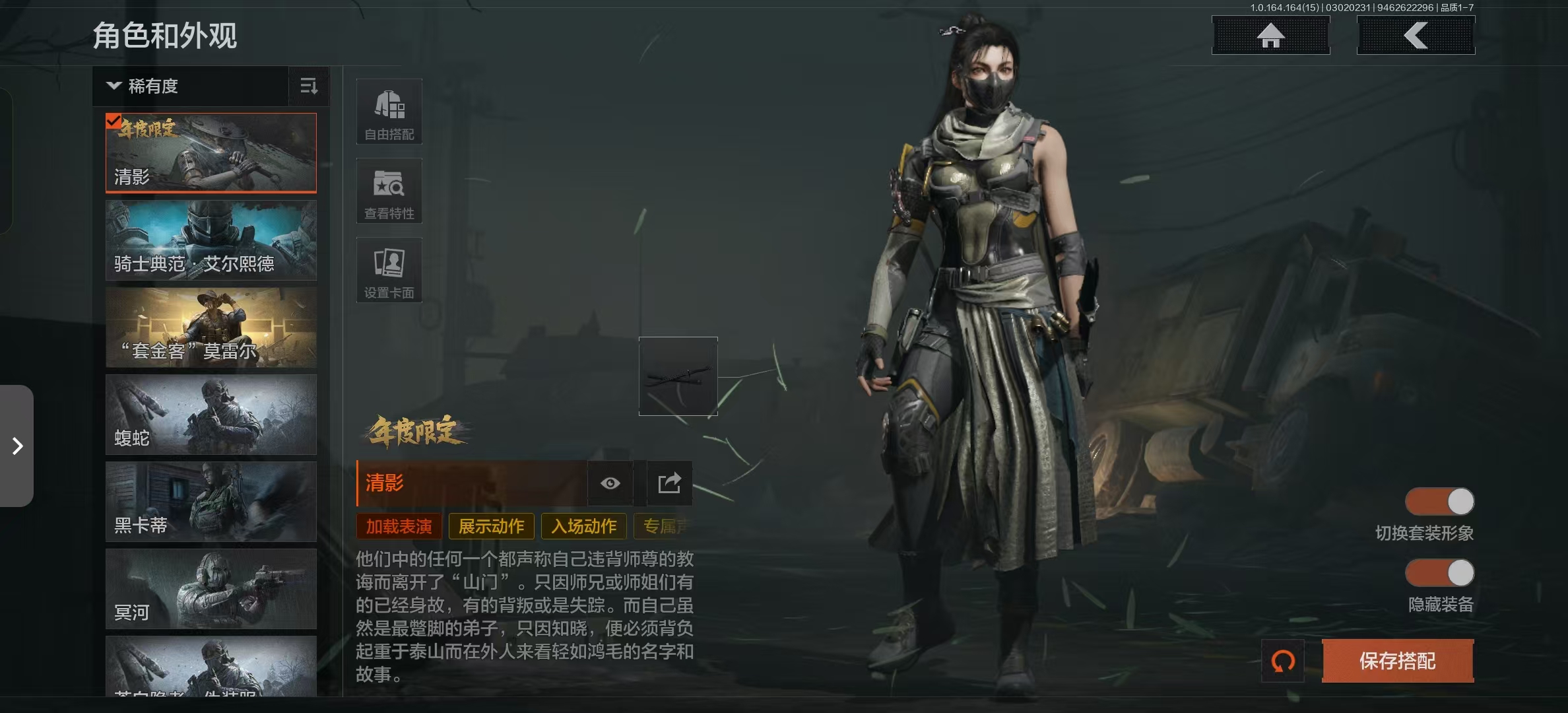This screenshot has height=713, width=1568.
Task: Pick the "套金客"莫雷尔 skin
Action: (211, 327)
